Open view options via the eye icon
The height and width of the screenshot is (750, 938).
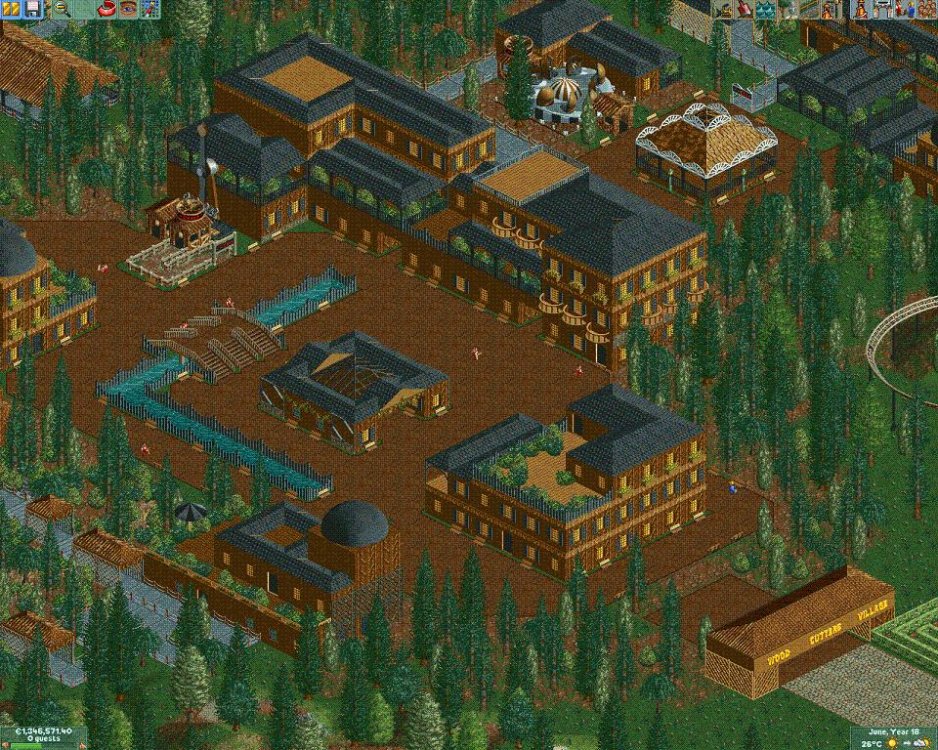point(128,9)
